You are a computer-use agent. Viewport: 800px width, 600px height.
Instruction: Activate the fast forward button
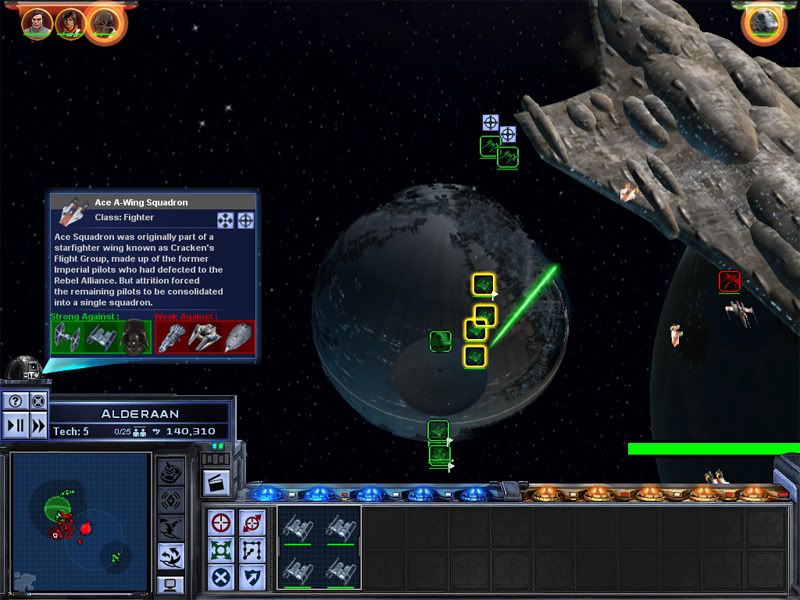pyautogui.click(x=38, y=423)
